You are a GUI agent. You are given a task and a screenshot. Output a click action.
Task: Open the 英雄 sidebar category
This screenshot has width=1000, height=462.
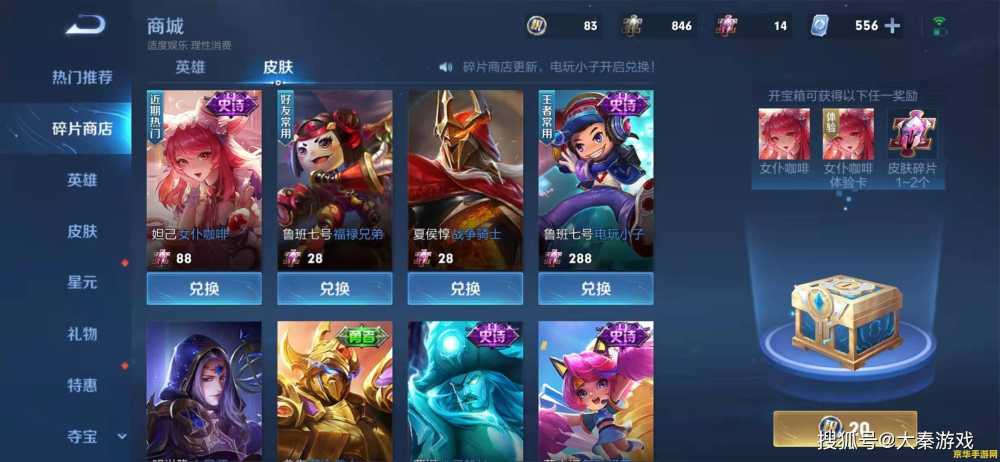[x=82, y=180]
